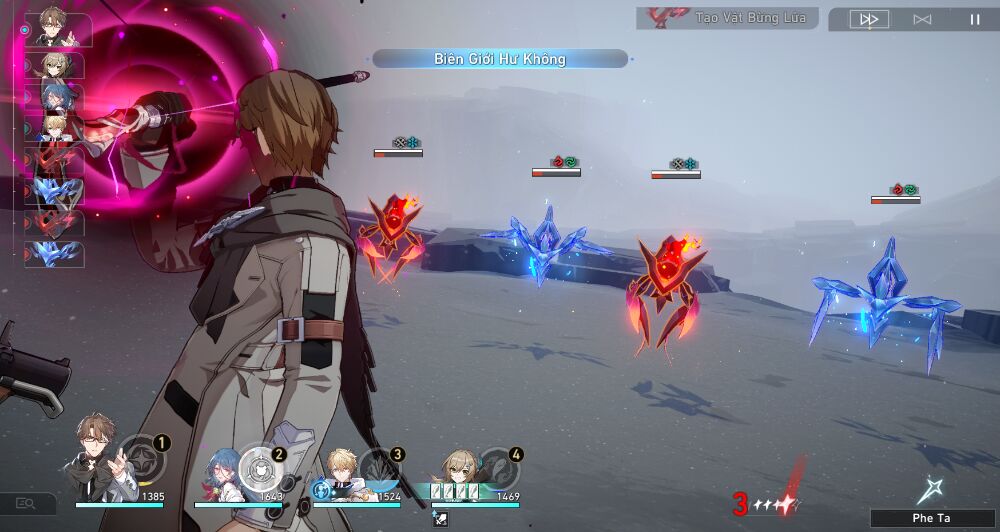This screenshot has height=532, width=1000.
Task: Open the Tạo Vật Bừng Lửa enemy info
Action: pos(727,18)
